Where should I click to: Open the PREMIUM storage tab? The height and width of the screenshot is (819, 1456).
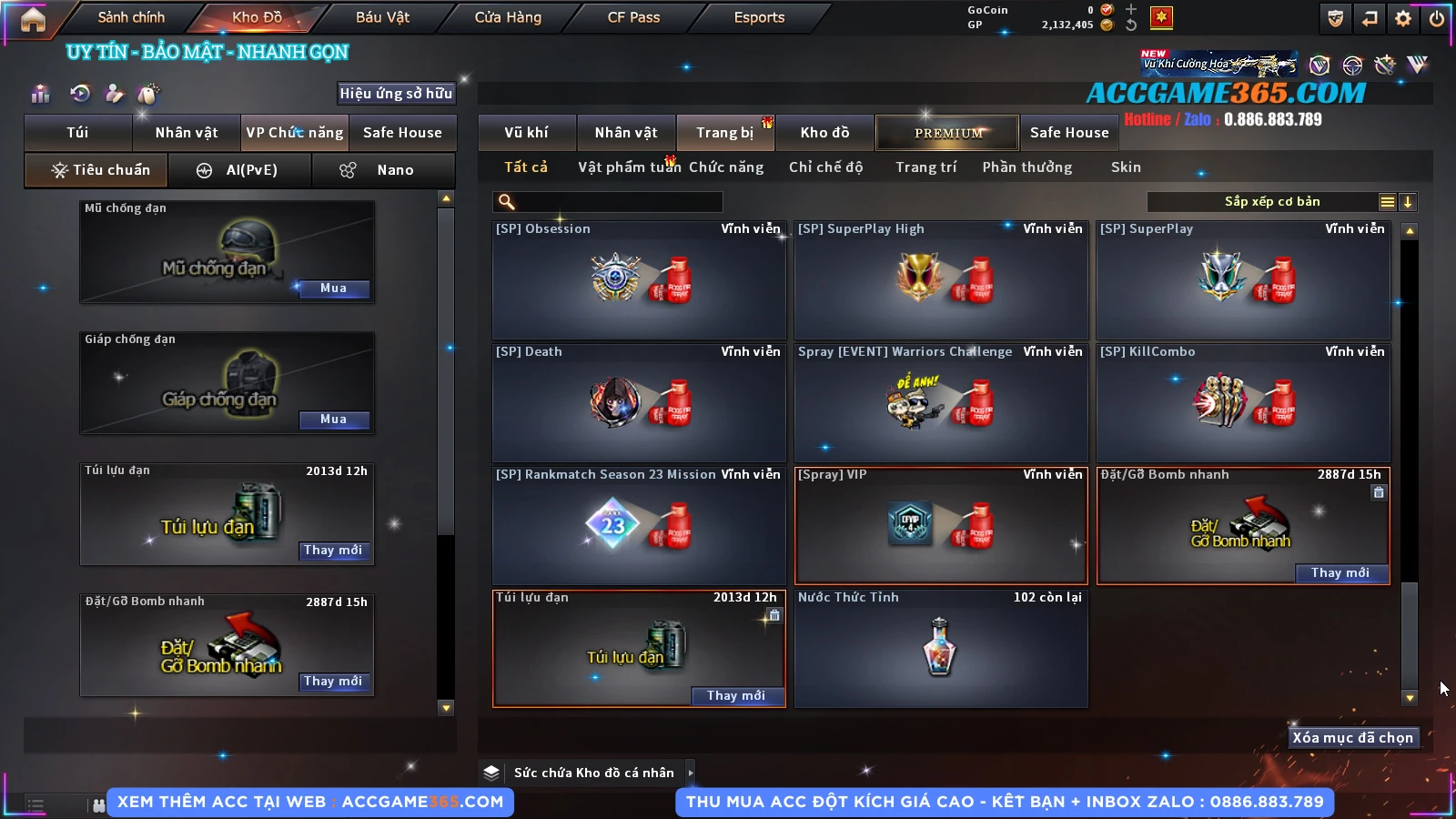pos(947,133)
